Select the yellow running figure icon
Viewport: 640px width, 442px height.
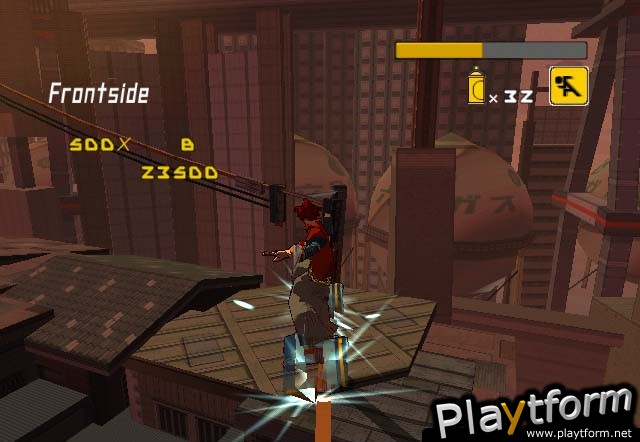click(x=567, y=86)
